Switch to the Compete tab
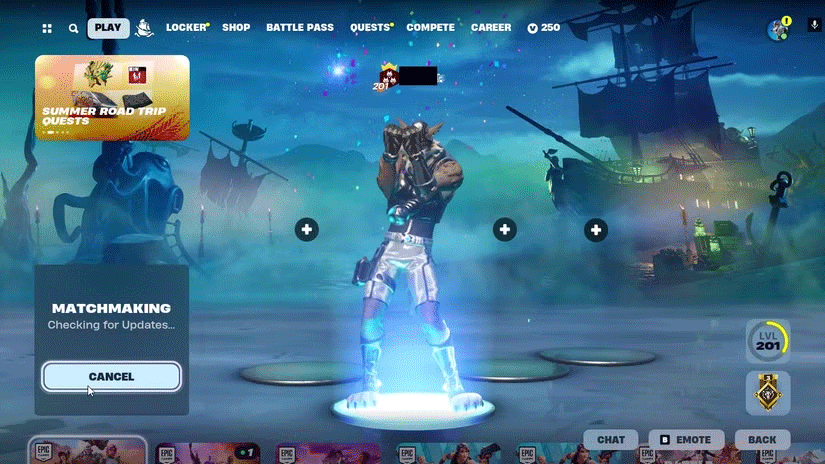Viewport: 825px width, 464px height. click(x=430, y=28)
